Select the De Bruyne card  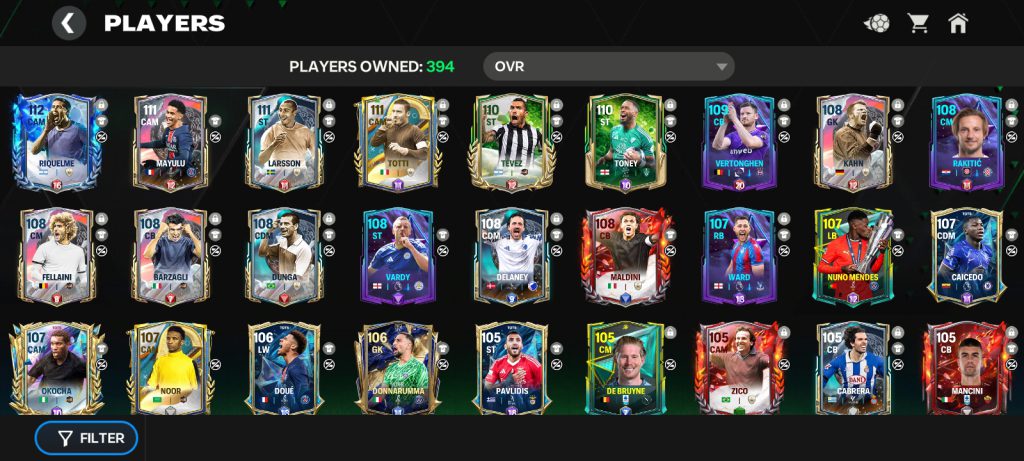(x=624, y=368)
